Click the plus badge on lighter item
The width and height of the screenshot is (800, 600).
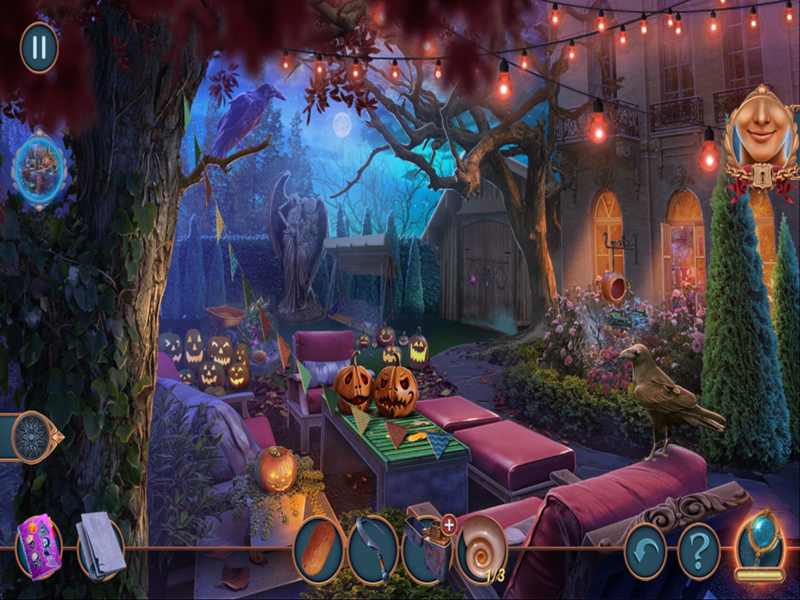point(449,523)
